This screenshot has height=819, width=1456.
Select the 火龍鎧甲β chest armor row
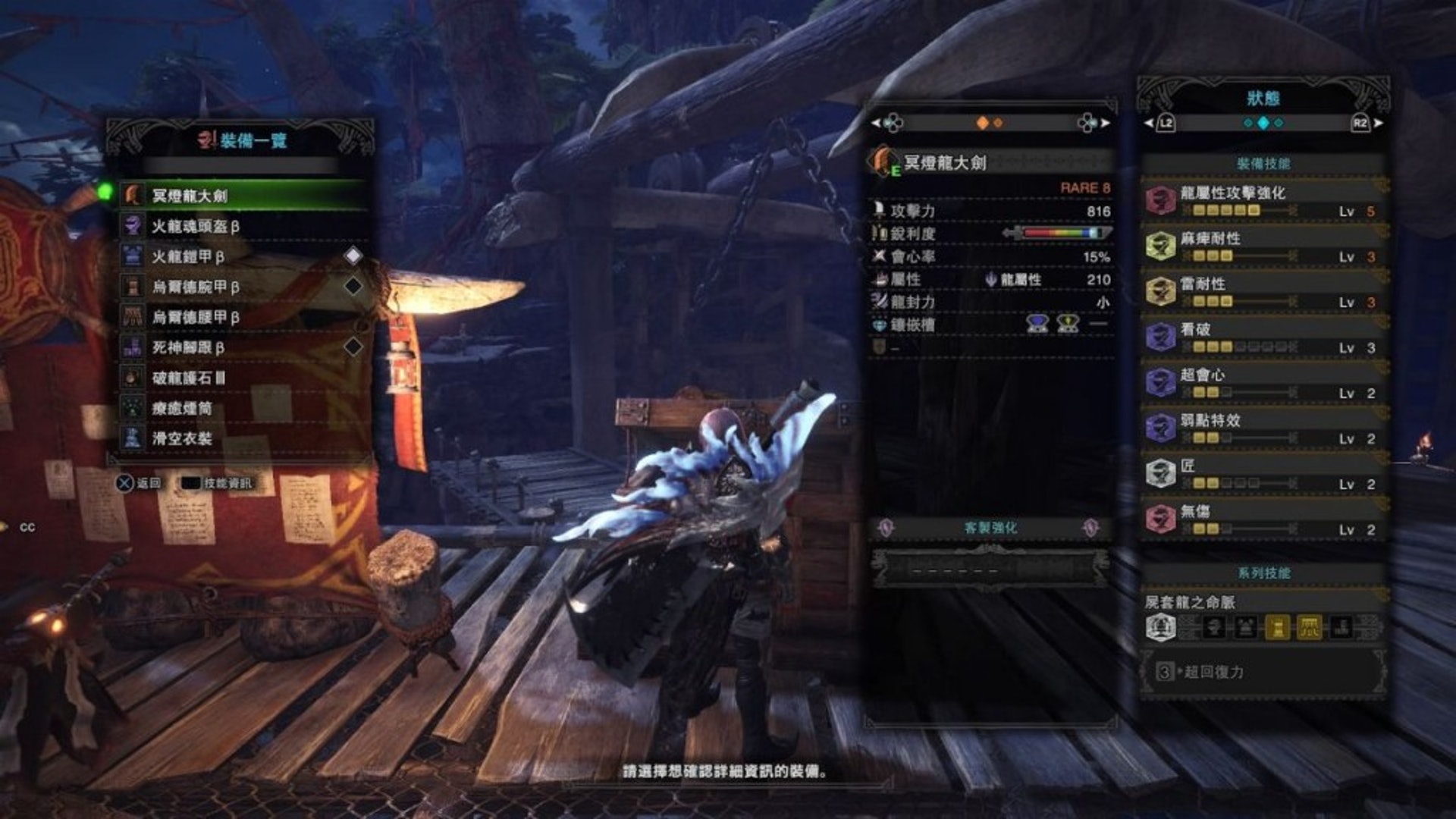coord(243,256)
